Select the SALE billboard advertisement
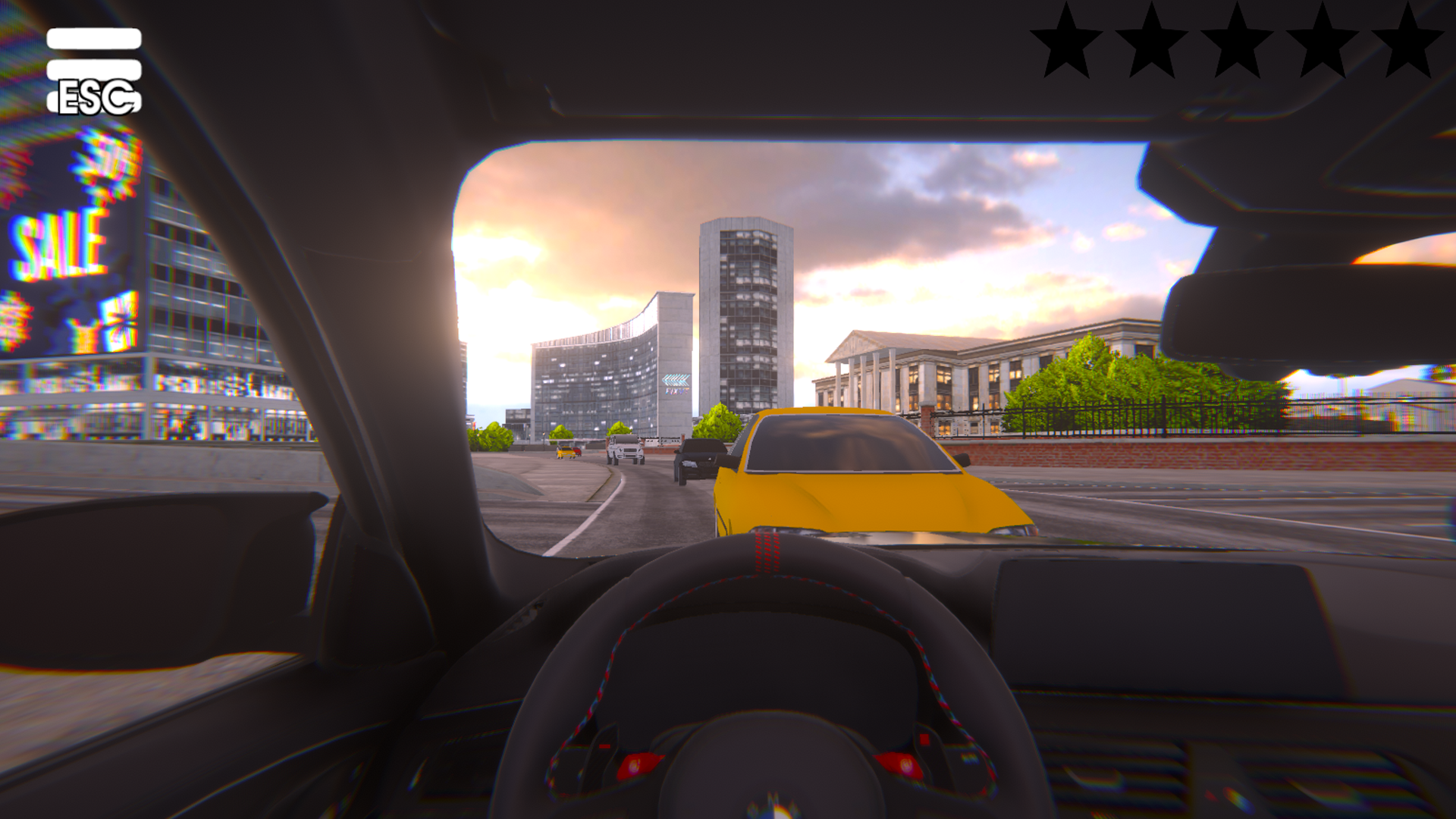 click(x=57, y=243)
